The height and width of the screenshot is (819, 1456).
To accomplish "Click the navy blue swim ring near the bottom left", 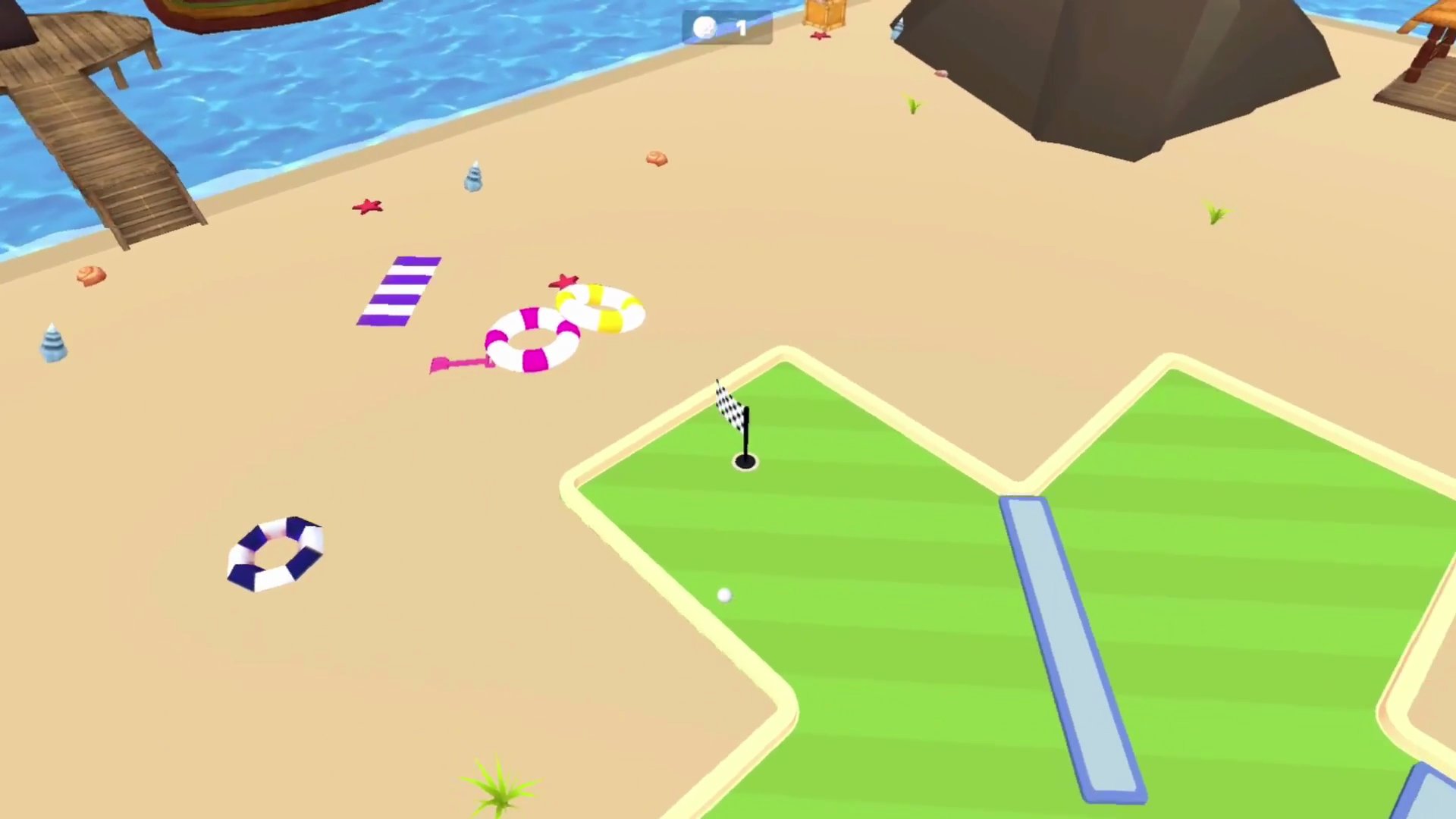I will (275, 554).
